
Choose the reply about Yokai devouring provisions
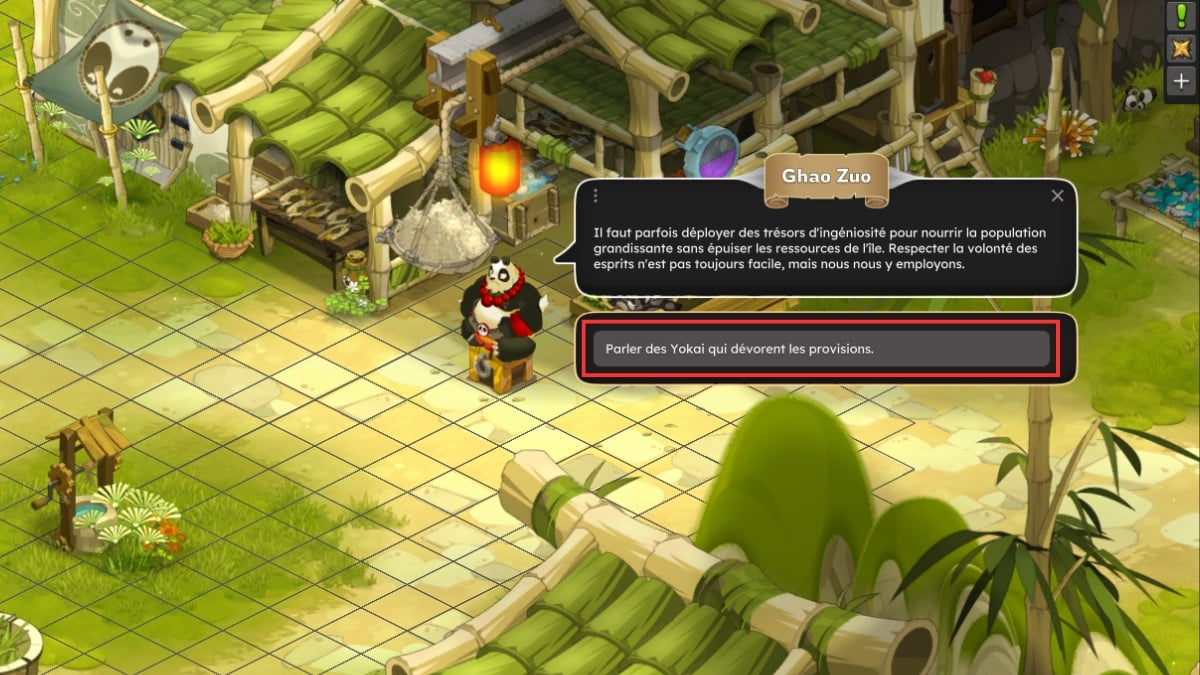click(x=820, y=348)
